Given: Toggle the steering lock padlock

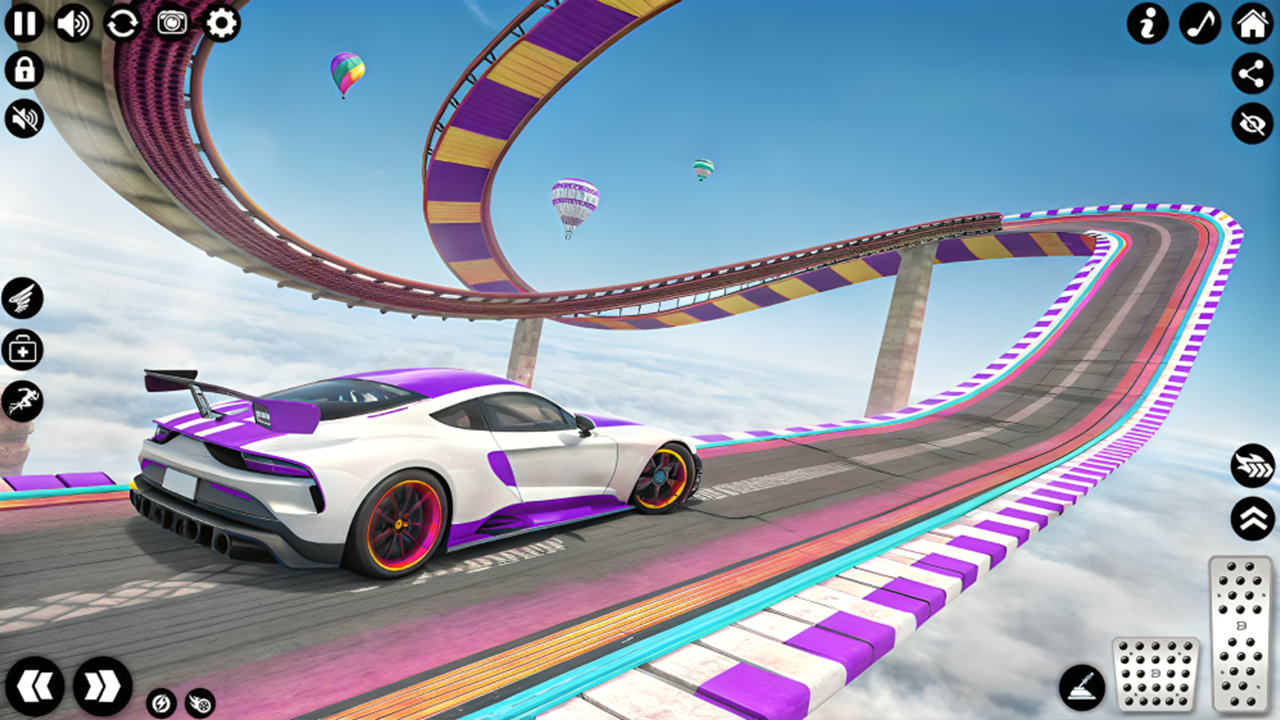Looking at the screenshot, I should 25,70.
